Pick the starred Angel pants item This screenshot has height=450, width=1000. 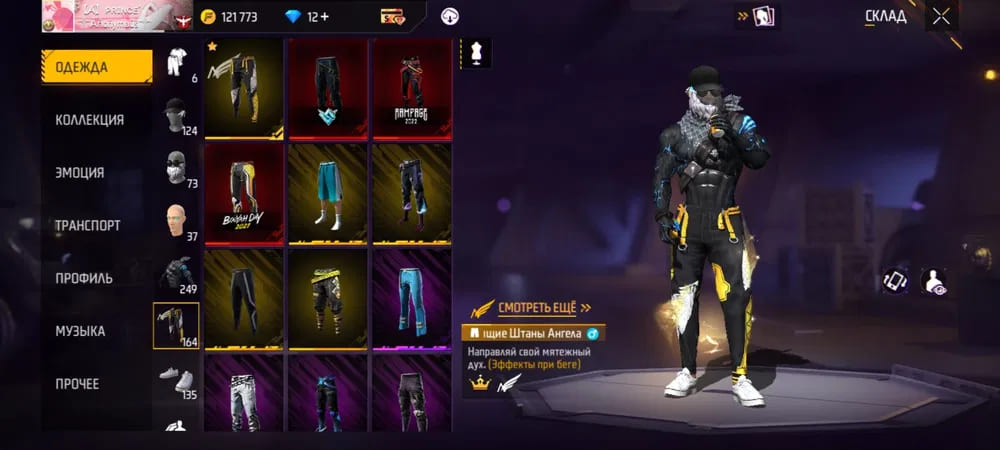coord(244,88)
